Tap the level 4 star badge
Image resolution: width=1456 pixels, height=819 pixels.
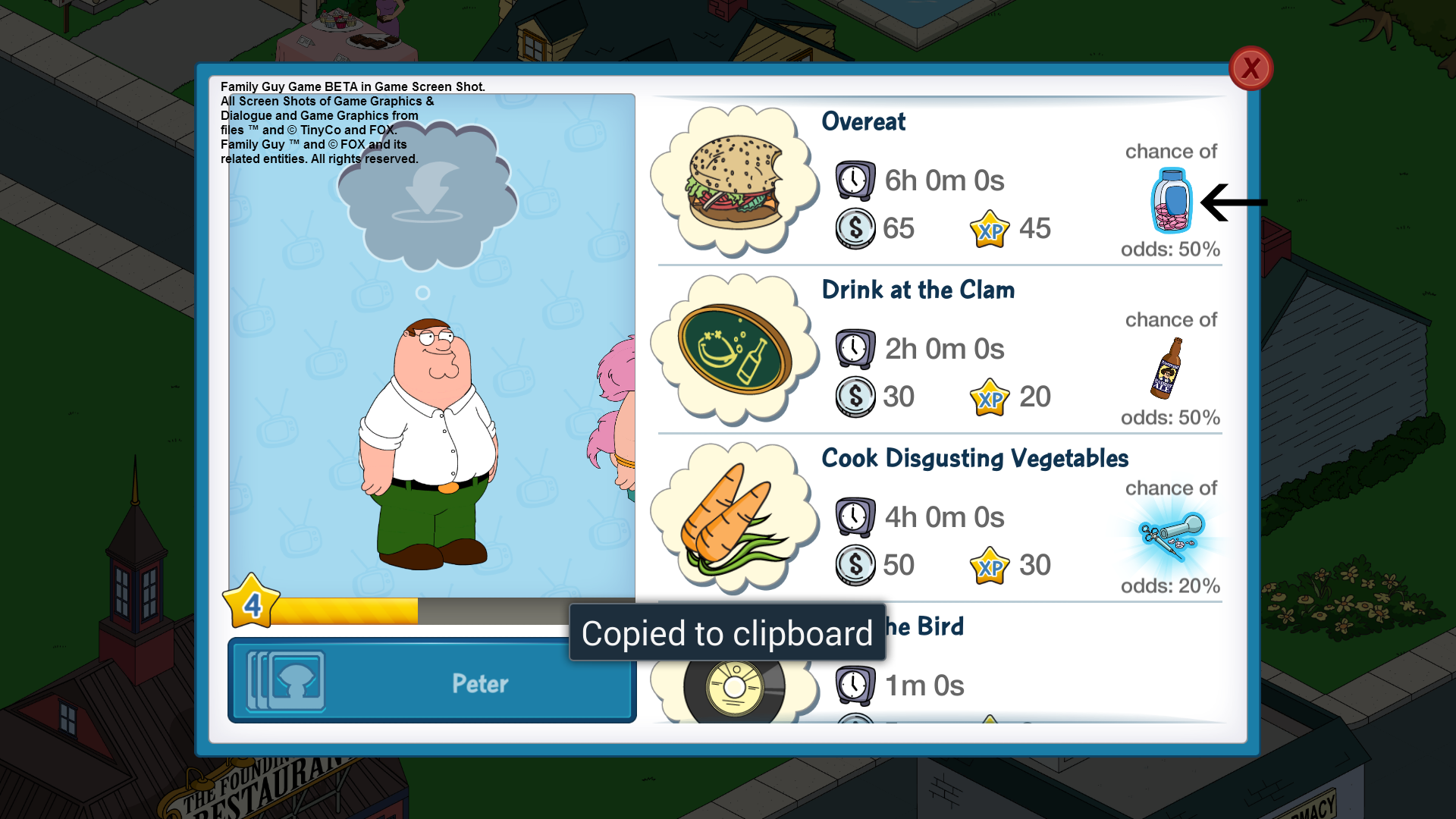(252, 602)
